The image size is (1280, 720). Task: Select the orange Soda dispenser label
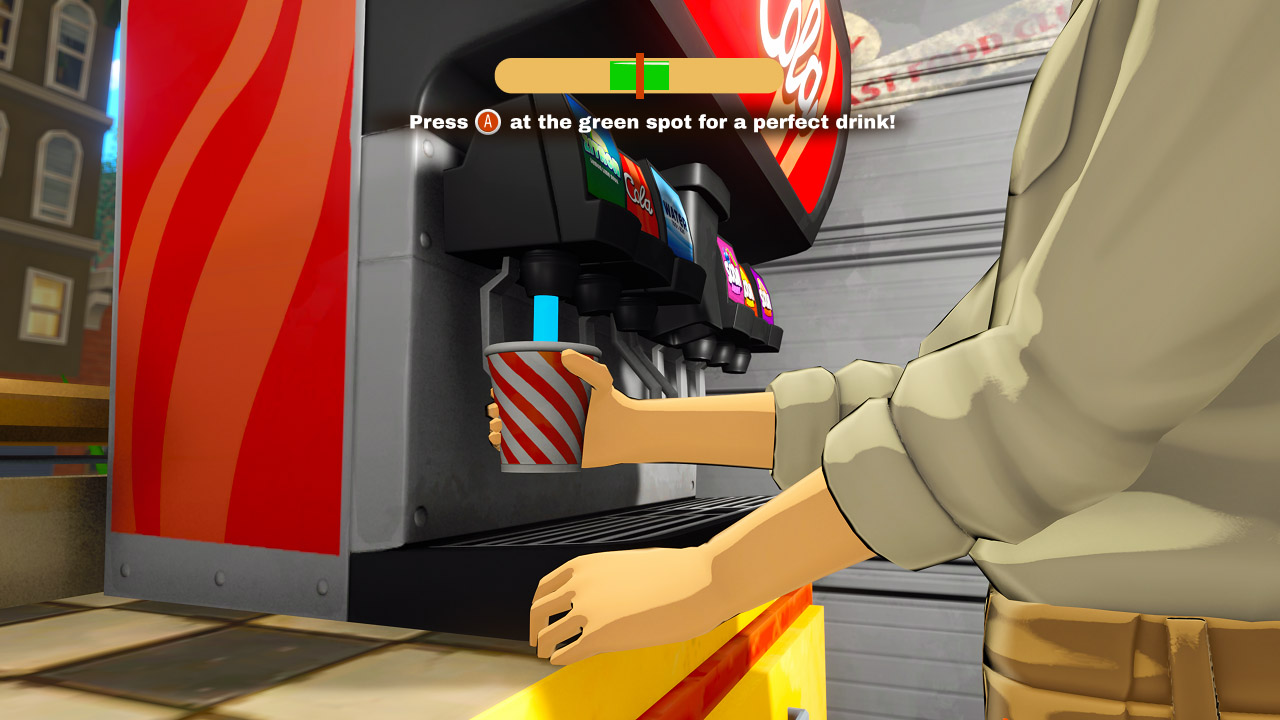pyautogui.click(x=748, y=288)
